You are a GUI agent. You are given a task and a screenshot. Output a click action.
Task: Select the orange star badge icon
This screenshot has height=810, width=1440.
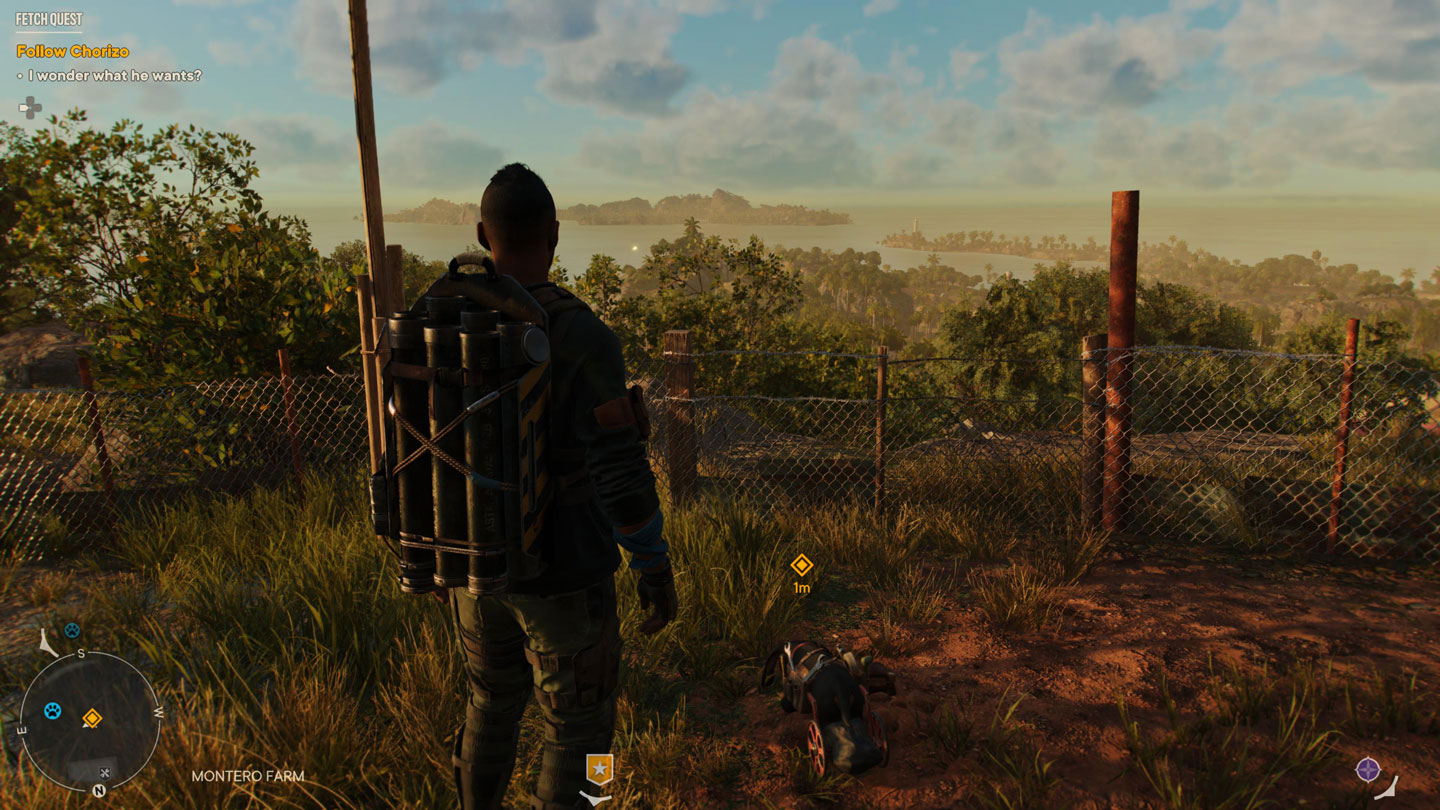[x=599, y=769]
